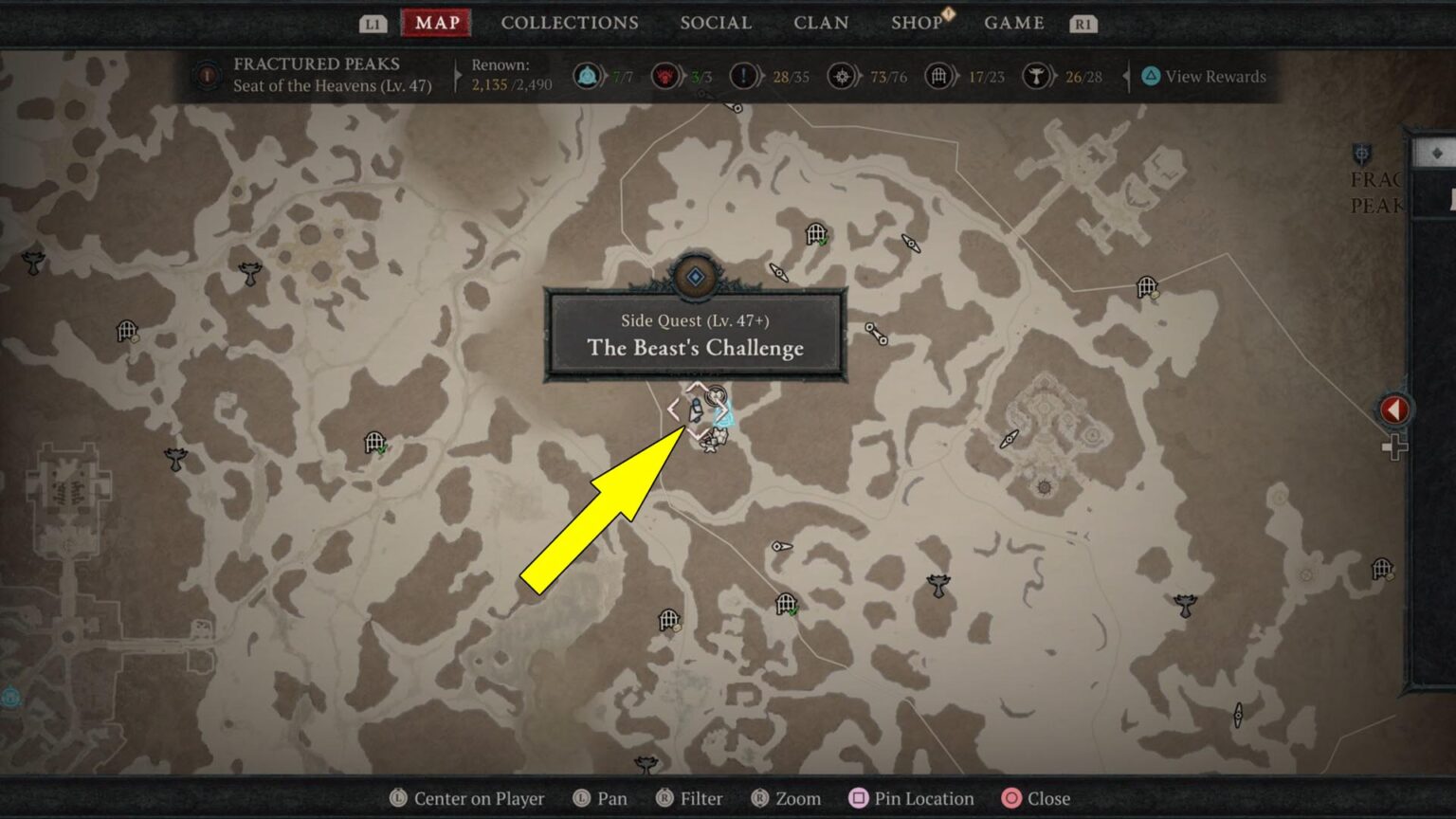Click the red collapse arrow on the right panel
This screenshot has width=1456, height=819.
coord(1392,409)
